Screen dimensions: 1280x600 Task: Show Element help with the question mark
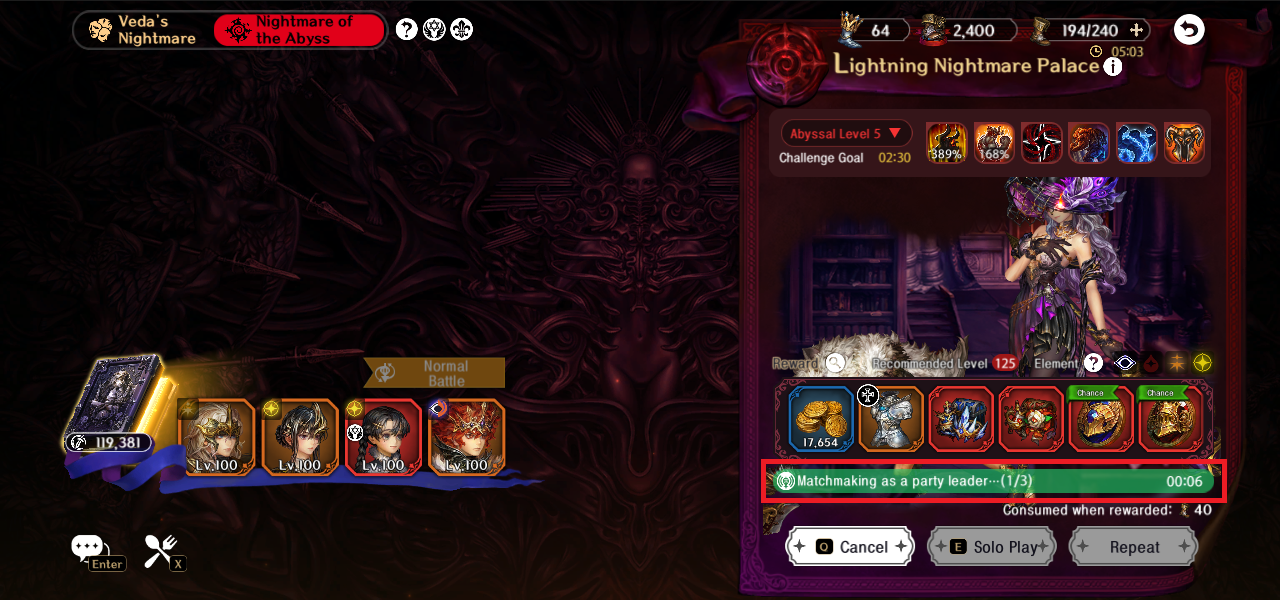pyautogui.click(x=1093, y=364)
